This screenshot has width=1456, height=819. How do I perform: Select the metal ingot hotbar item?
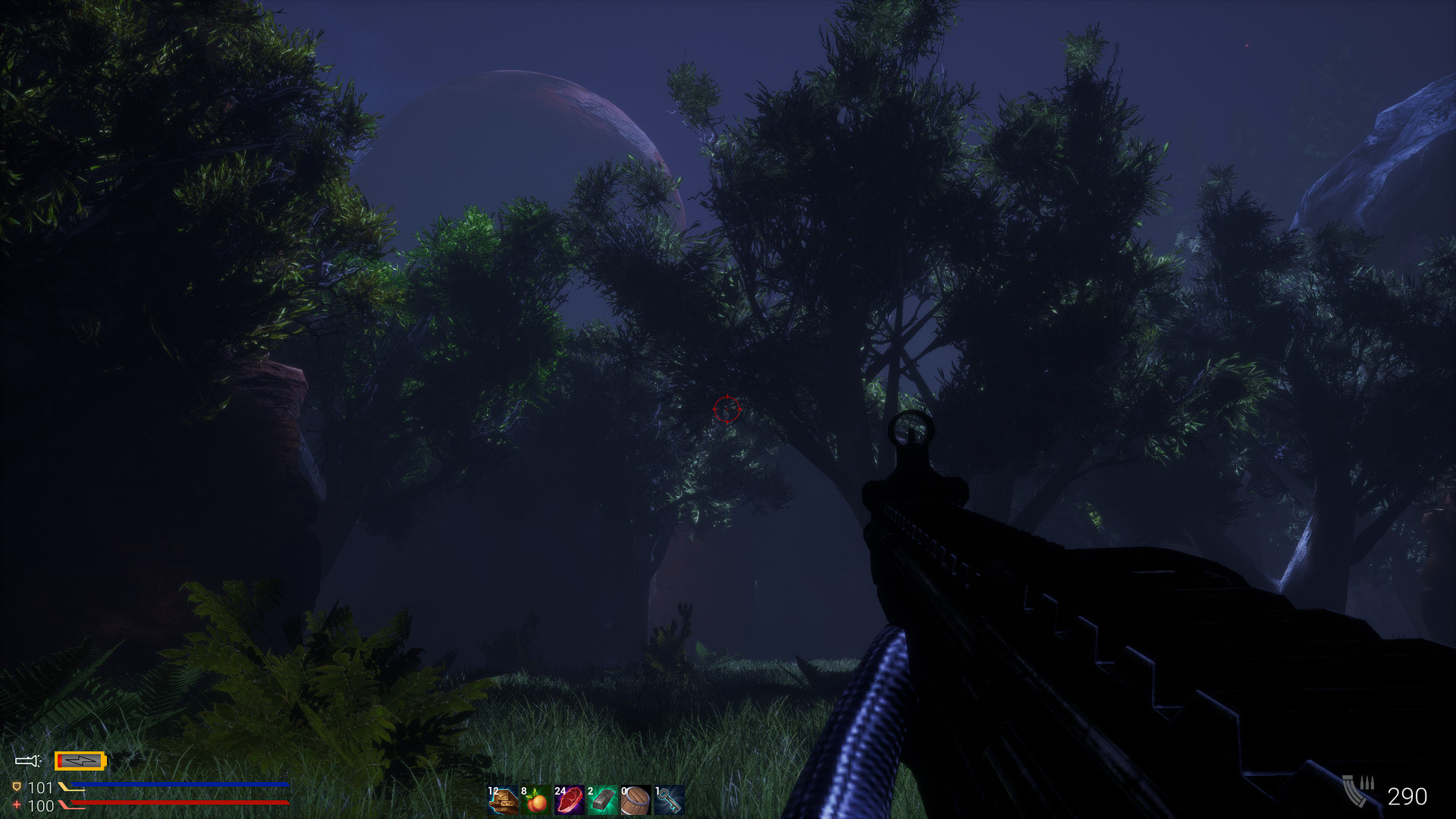604,800
